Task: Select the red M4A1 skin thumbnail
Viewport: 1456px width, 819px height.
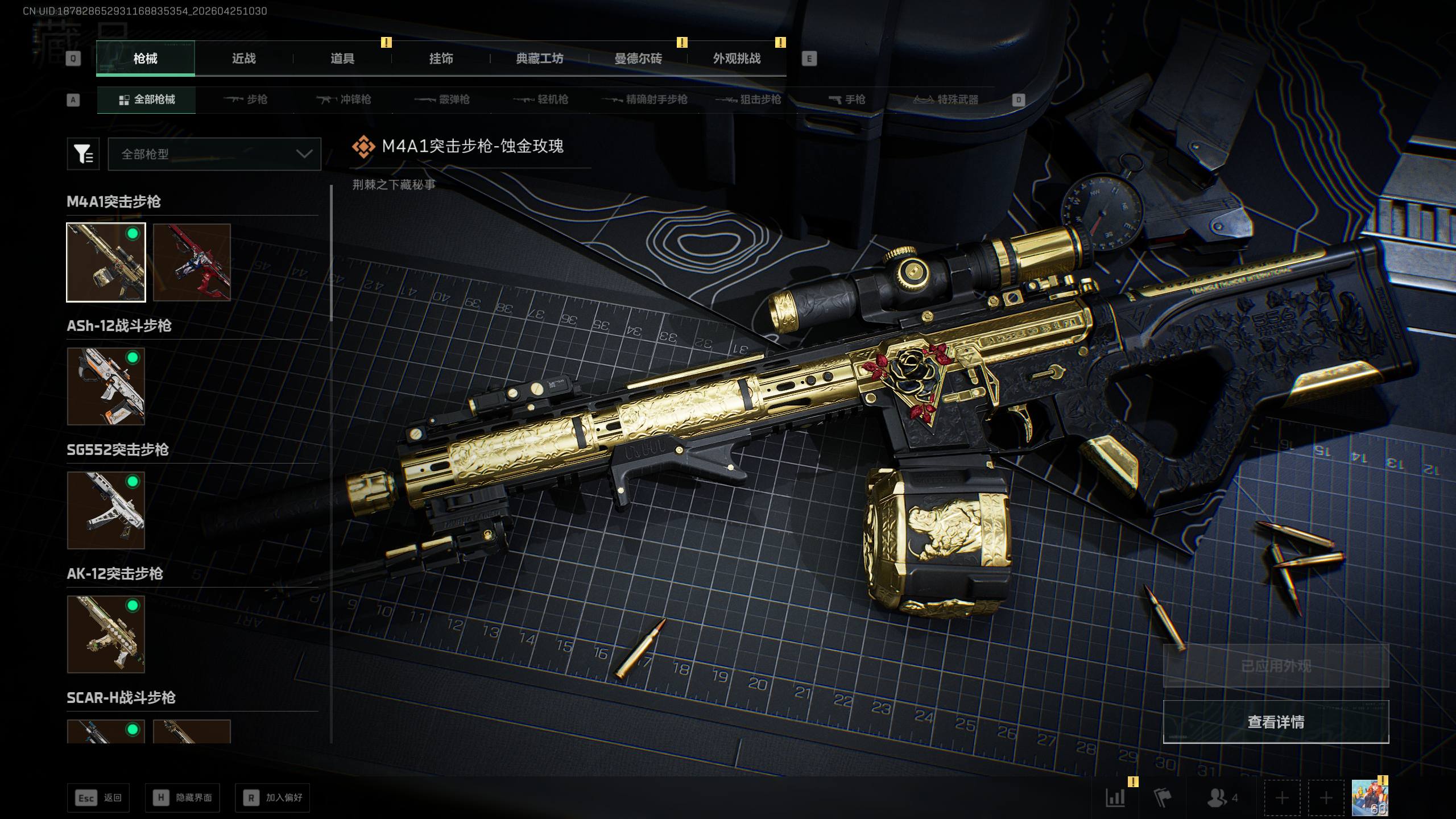Action: 192,262
